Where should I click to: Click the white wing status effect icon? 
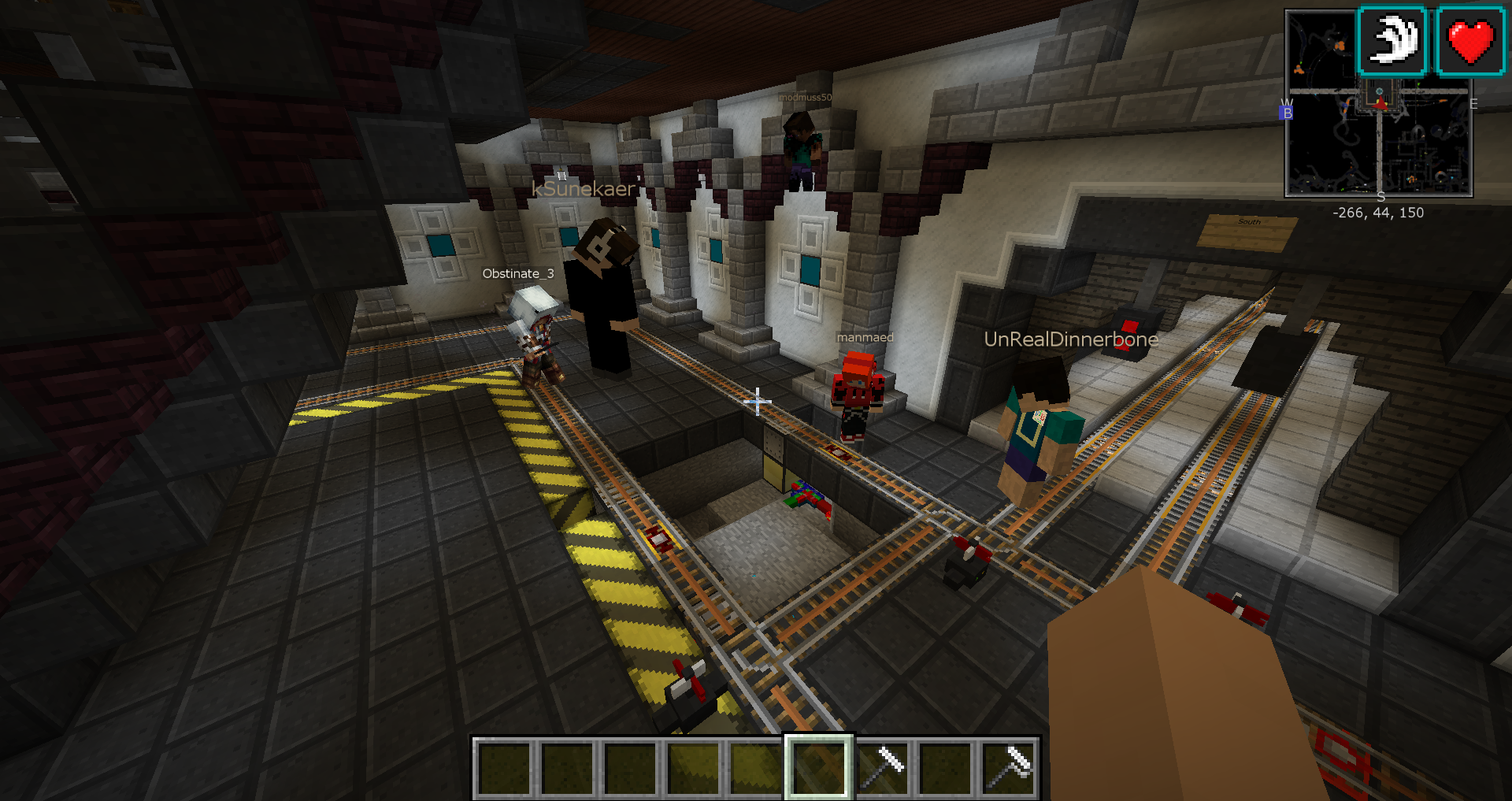(x=1392, y=41)
